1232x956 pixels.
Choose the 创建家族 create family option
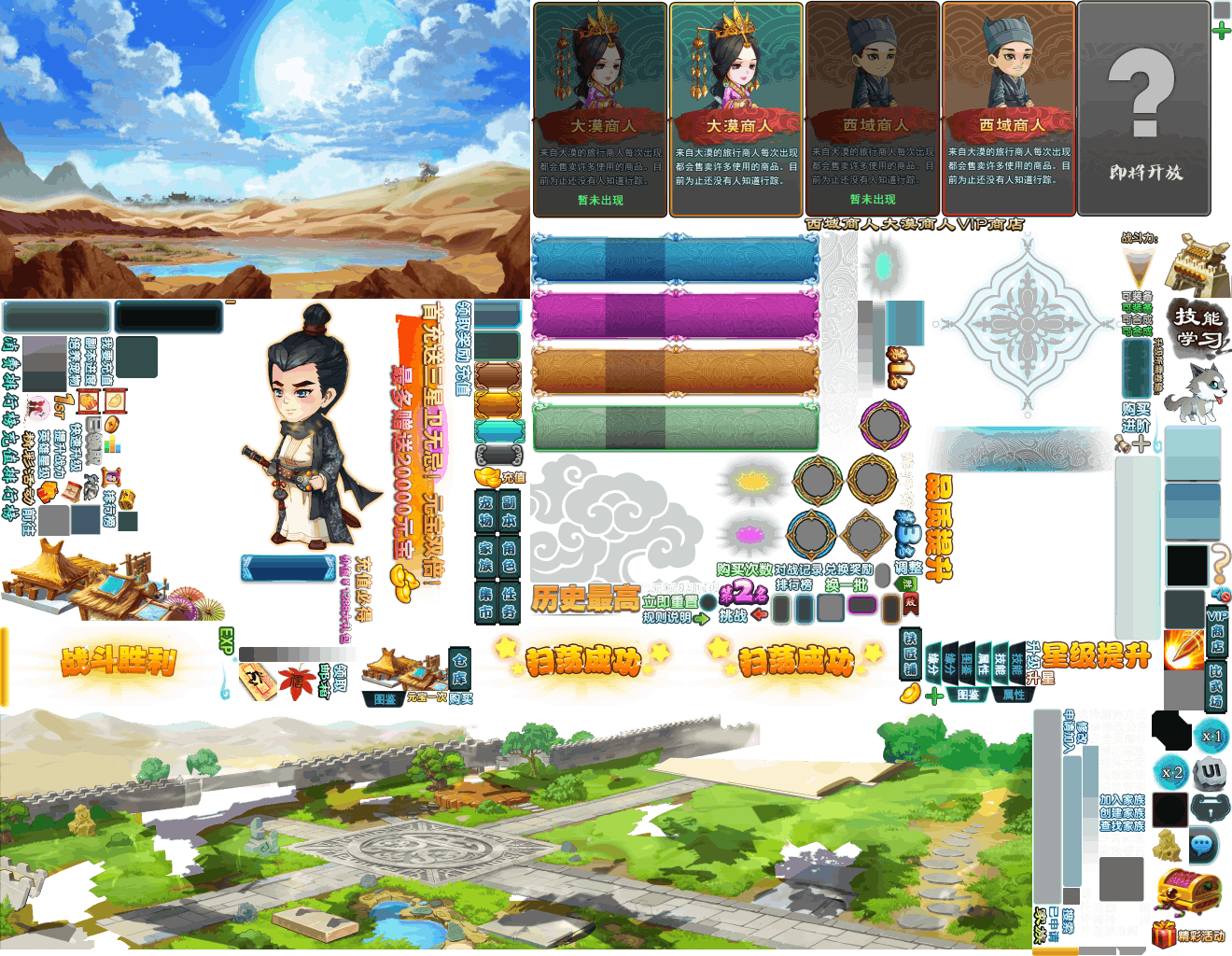[1121, 812]
